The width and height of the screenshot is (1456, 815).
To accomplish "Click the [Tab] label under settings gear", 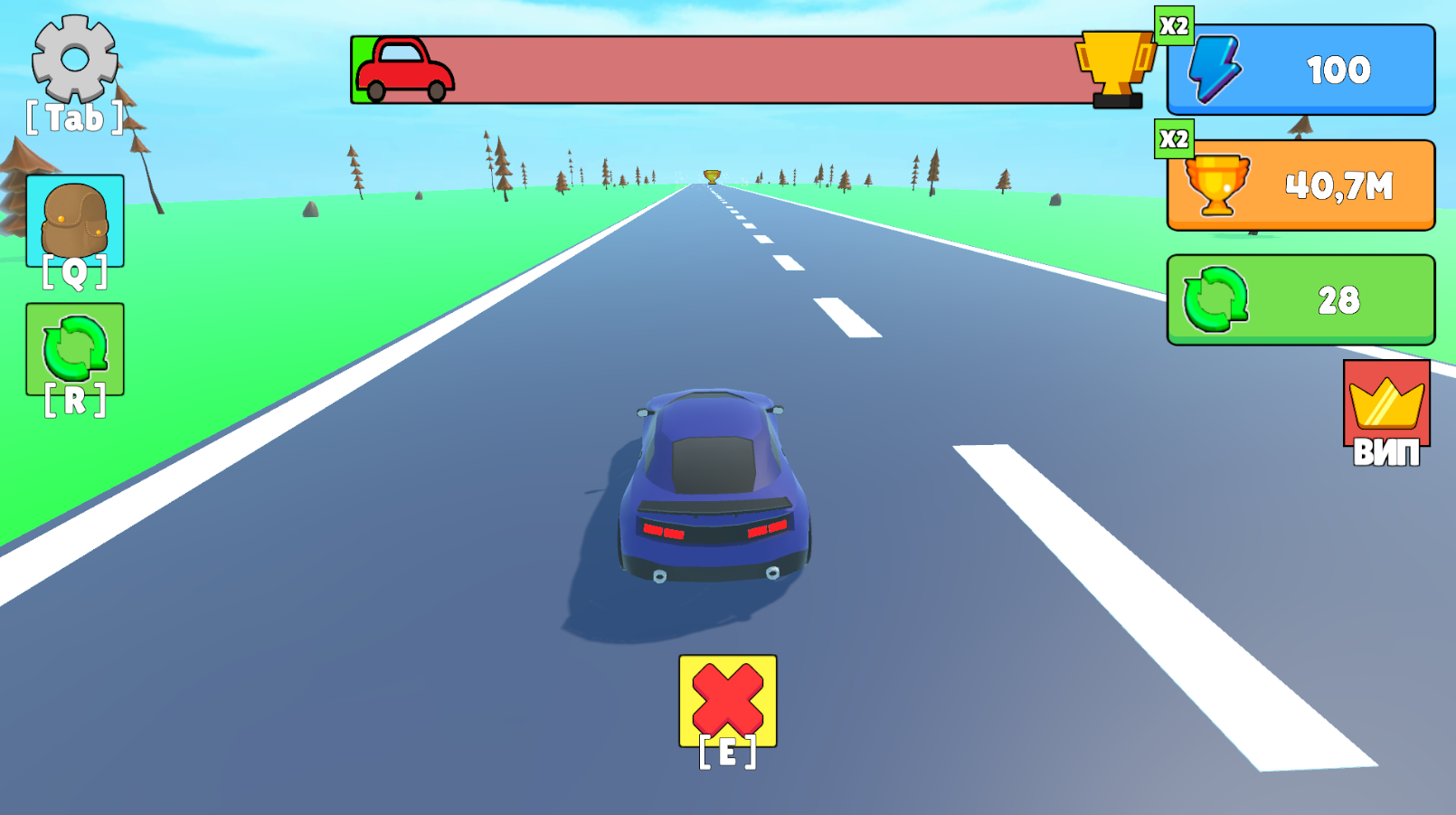I will pyautogui.click(x=72, y=118).
